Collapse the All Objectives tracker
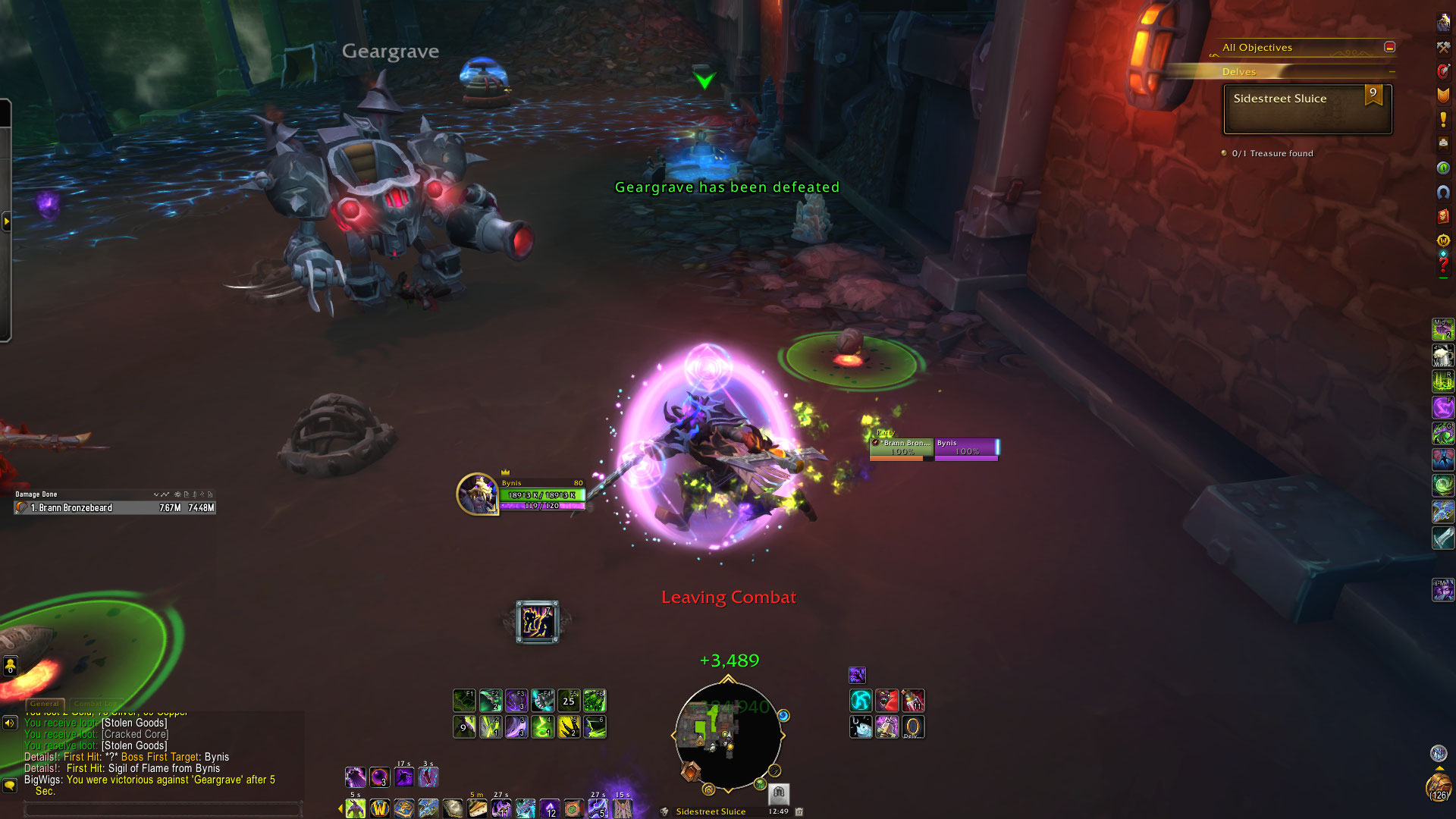 click(x=1389, y=47)
